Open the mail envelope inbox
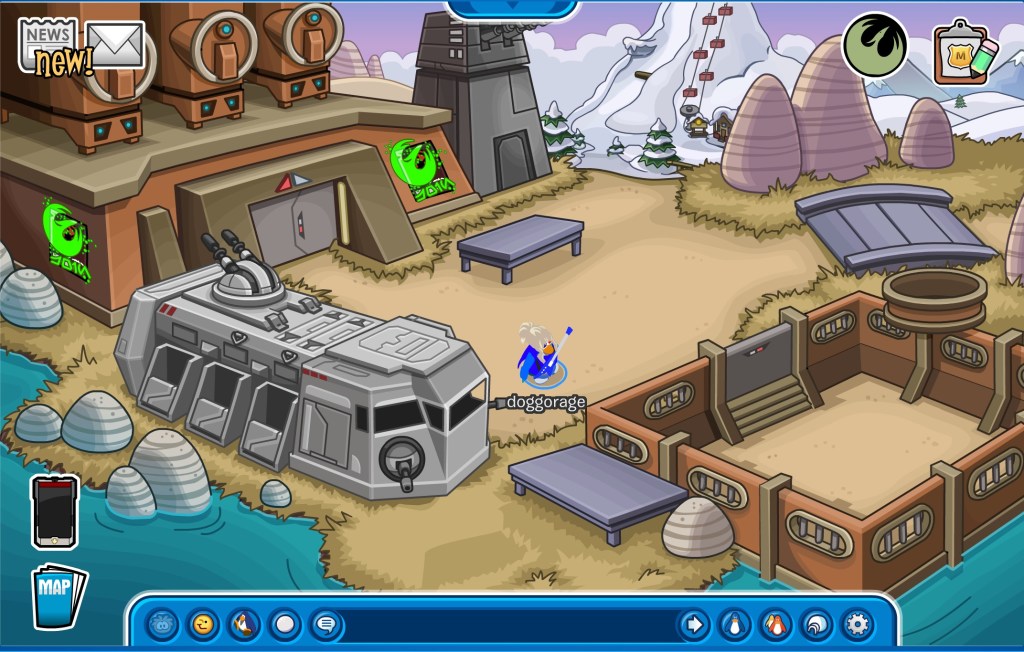Image resolution: width=1024 pixels, height=652 pixels. [x=116, y=44]
